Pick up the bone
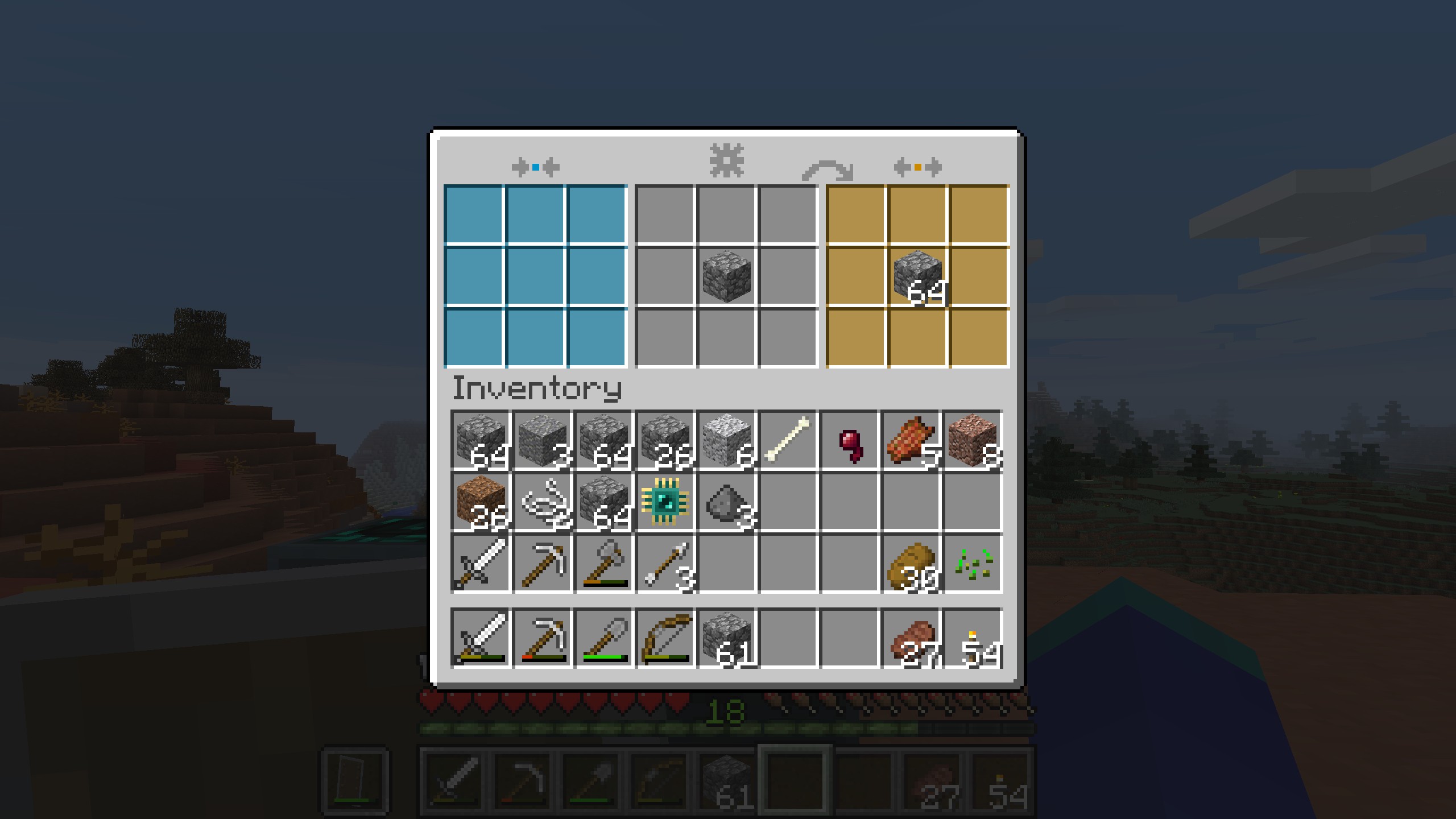The height and width of the screenshot is (819, 1456). 788,441
